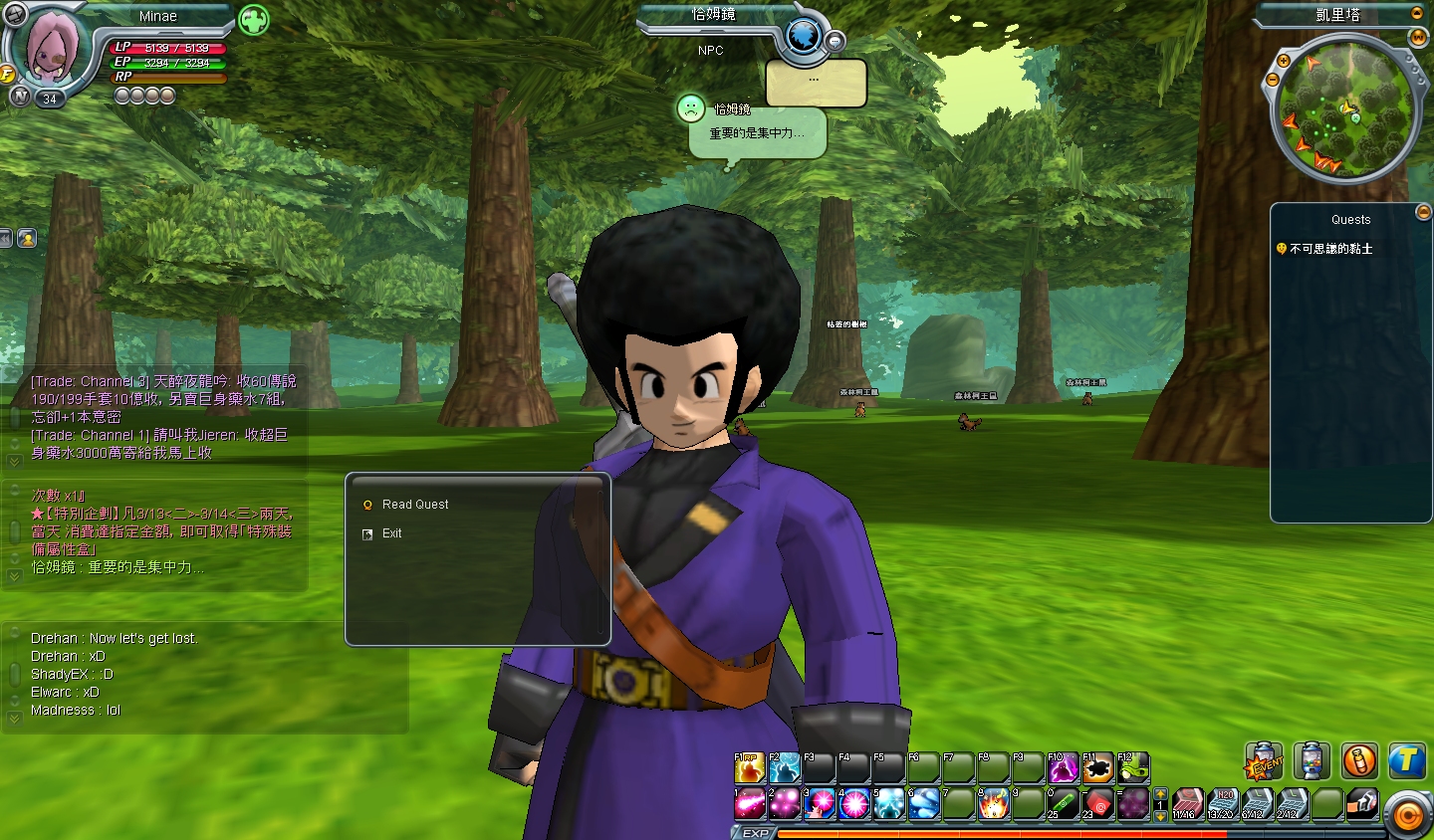Use the pink blast skill in slot 1

pos(748,802)
